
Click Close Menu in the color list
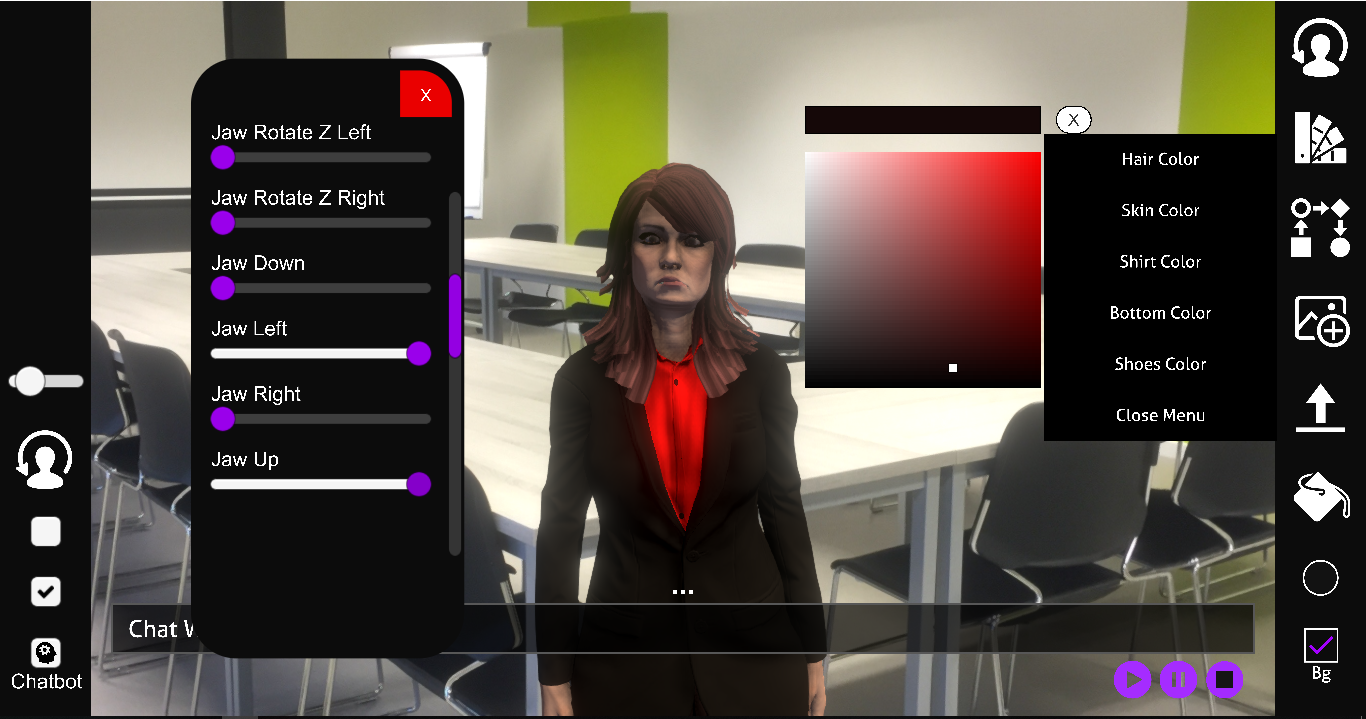point(1159,415)
